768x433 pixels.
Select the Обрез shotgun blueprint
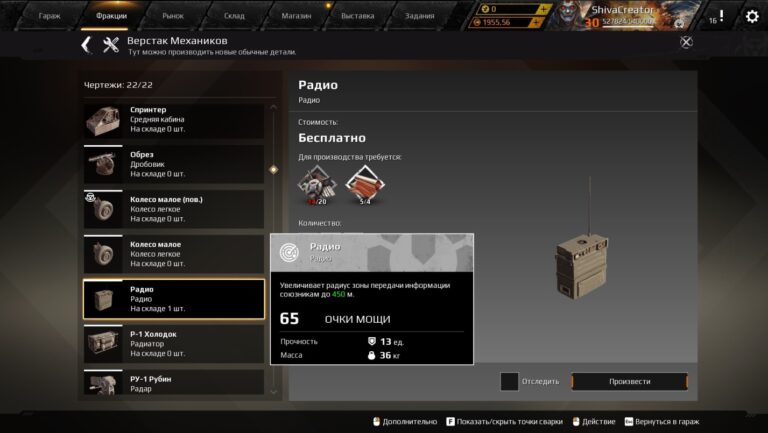(173, 164)
